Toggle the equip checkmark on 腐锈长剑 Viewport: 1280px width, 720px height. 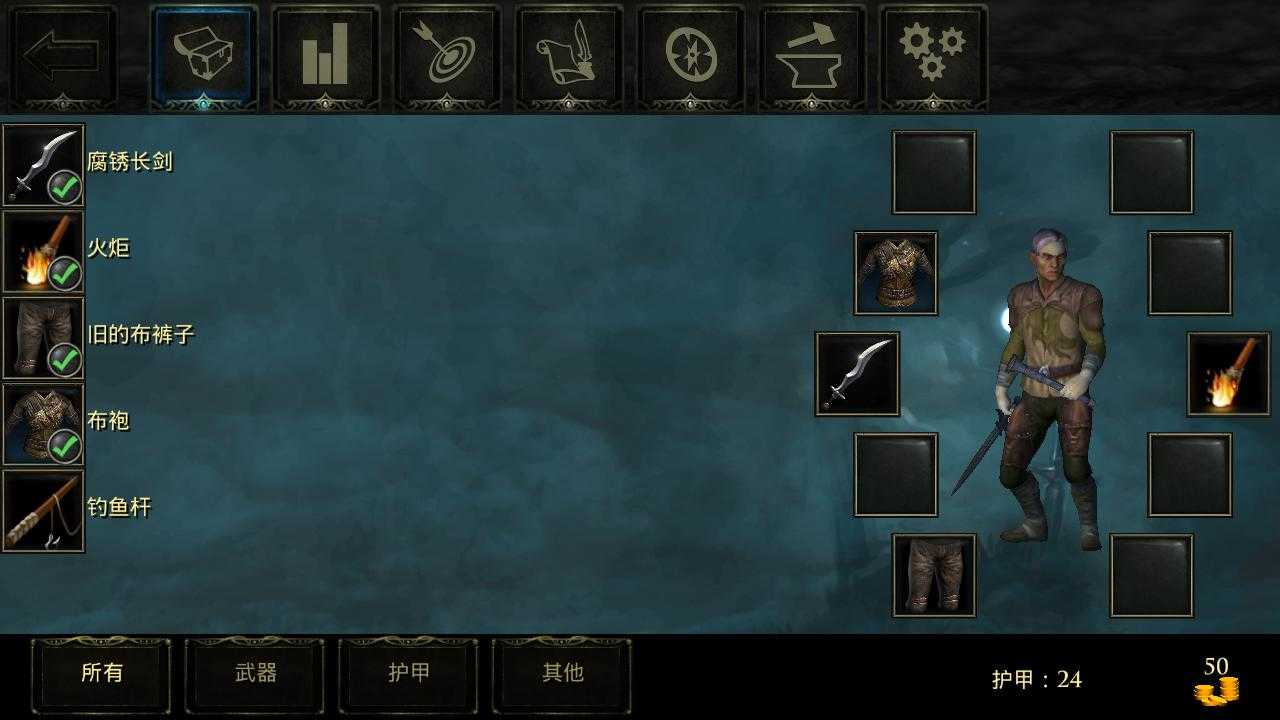point(65,186)
